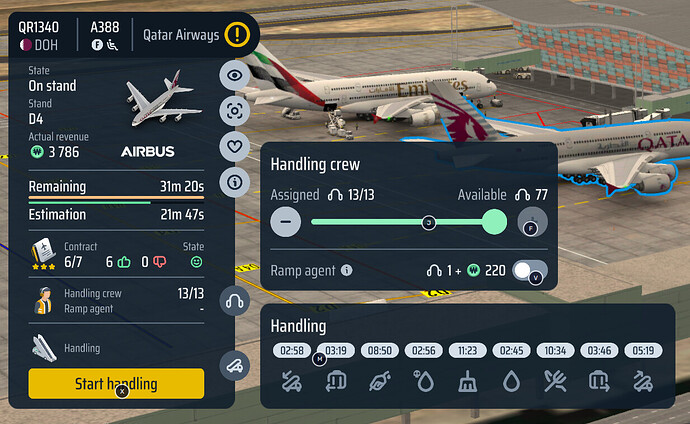Screen dimensions: 690x424
Task: Toggle the Ramp agent switch
Action: [529, 270]
